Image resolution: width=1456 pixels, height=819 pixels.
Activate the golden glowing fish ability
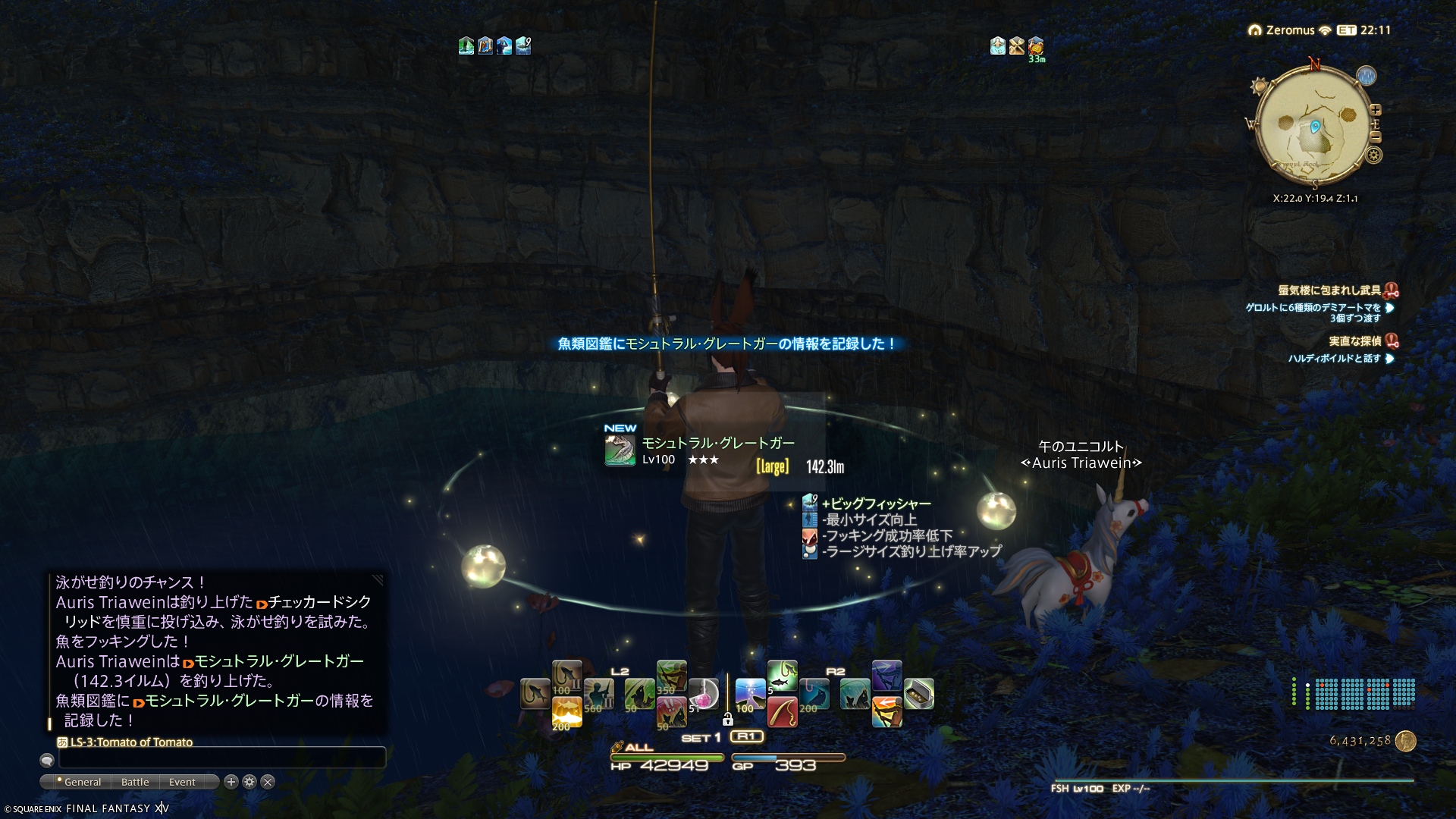(566, 712)
